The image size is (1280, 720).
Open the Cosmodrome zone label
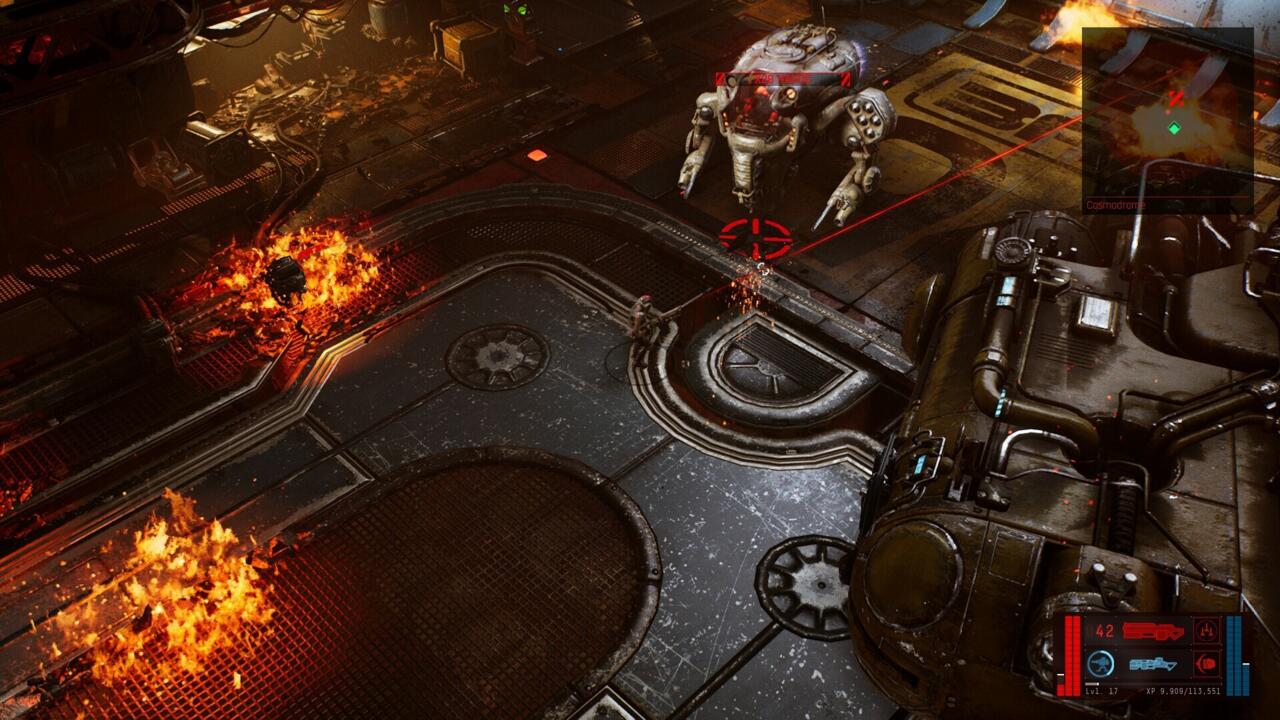pos(1116,204)
